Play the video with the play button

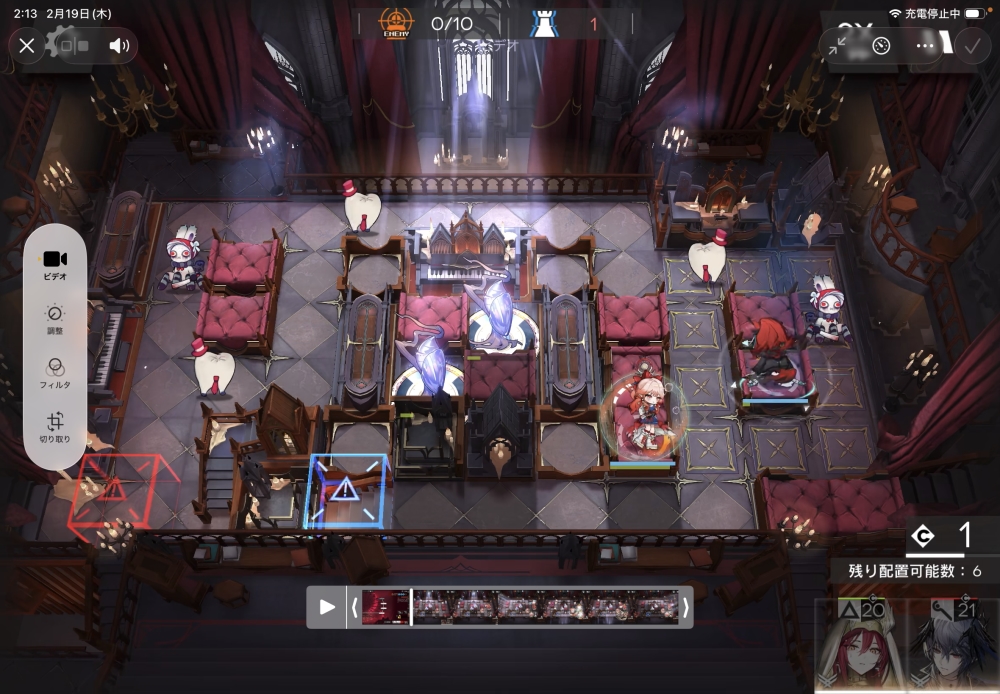[327, 607]
